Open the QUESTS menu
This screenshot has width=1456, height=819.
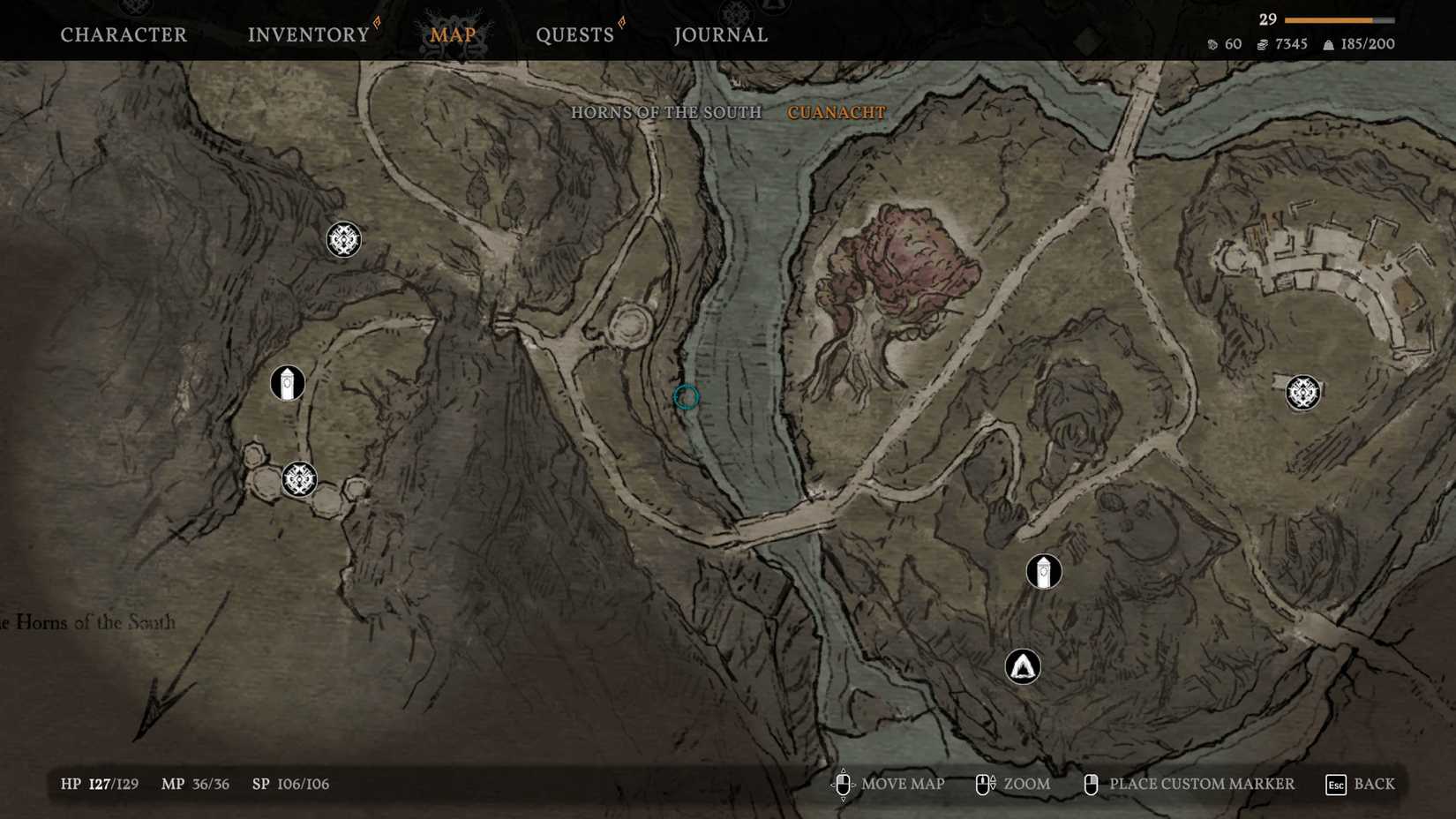(574, 34)
